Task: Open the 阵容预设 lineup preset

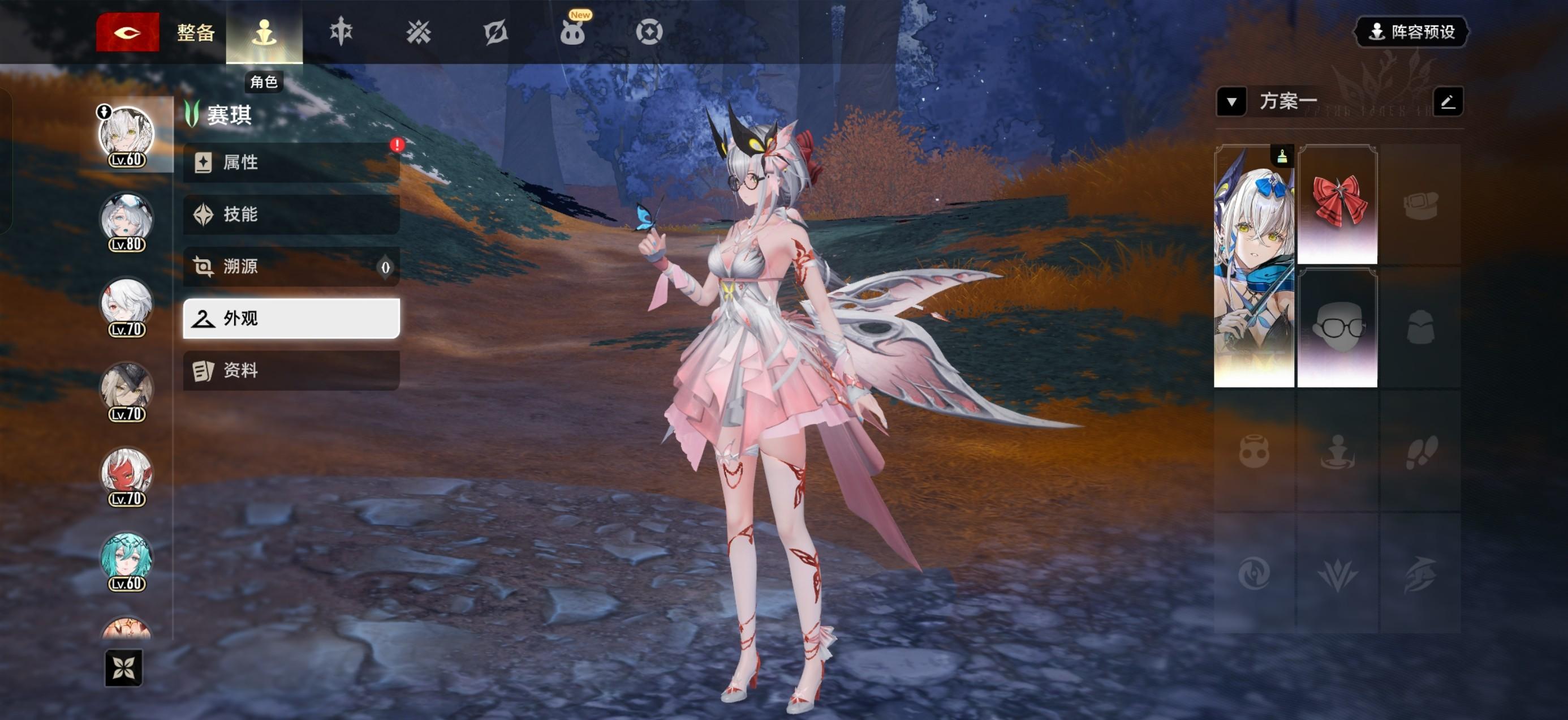Action: (x=1411, y=32)
